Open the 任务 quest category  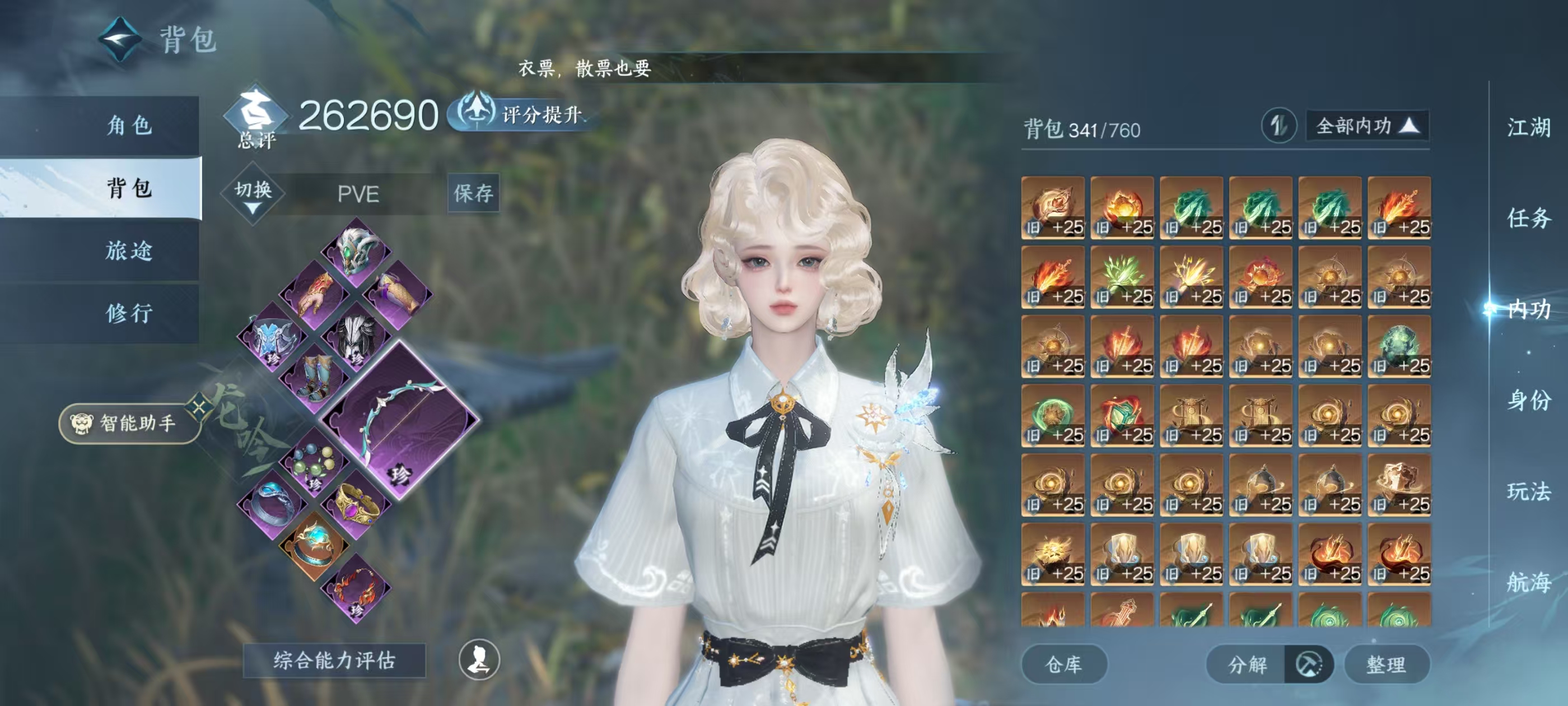click(1528, 218)
